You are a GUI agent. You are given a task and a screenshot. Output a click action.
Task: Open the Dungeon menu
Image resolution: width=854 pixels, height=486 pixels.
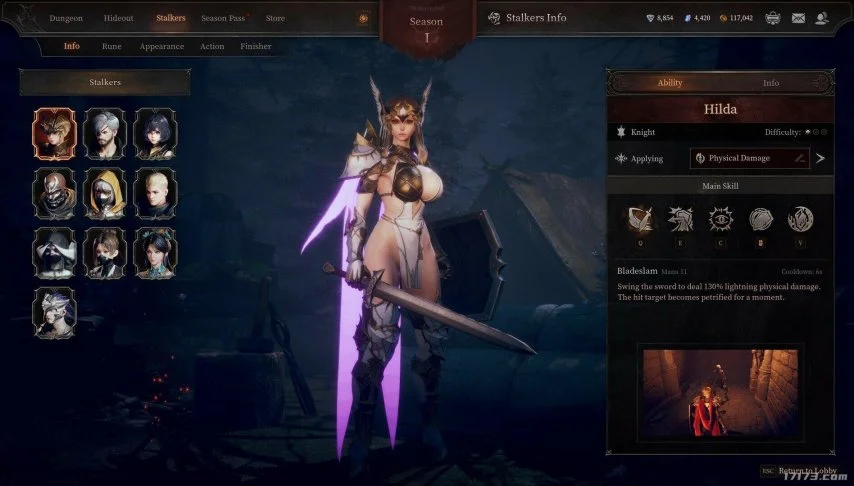click(66, 18)
